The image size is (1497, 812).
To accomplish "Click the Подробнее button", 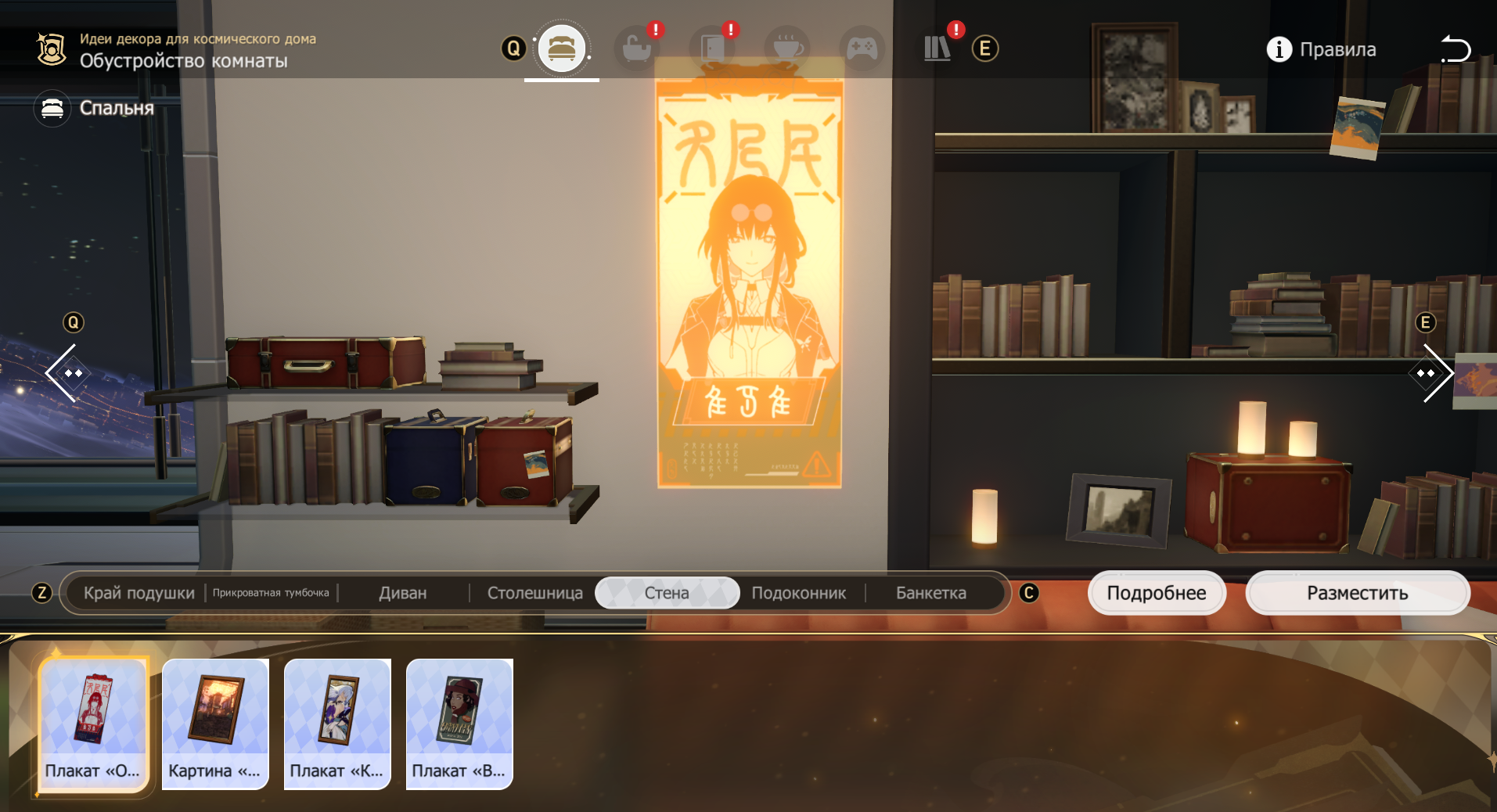I will point(1156,593).
